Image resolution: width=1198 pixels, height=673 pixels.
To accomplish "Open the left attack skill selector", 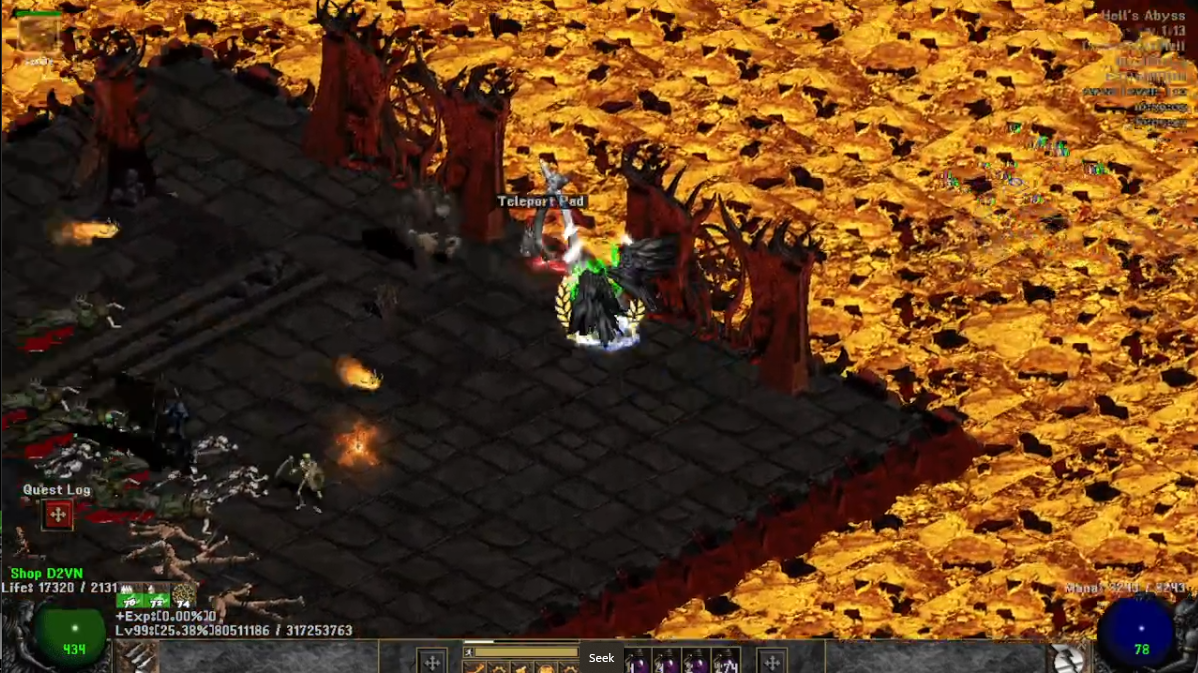I will point(139,657).
